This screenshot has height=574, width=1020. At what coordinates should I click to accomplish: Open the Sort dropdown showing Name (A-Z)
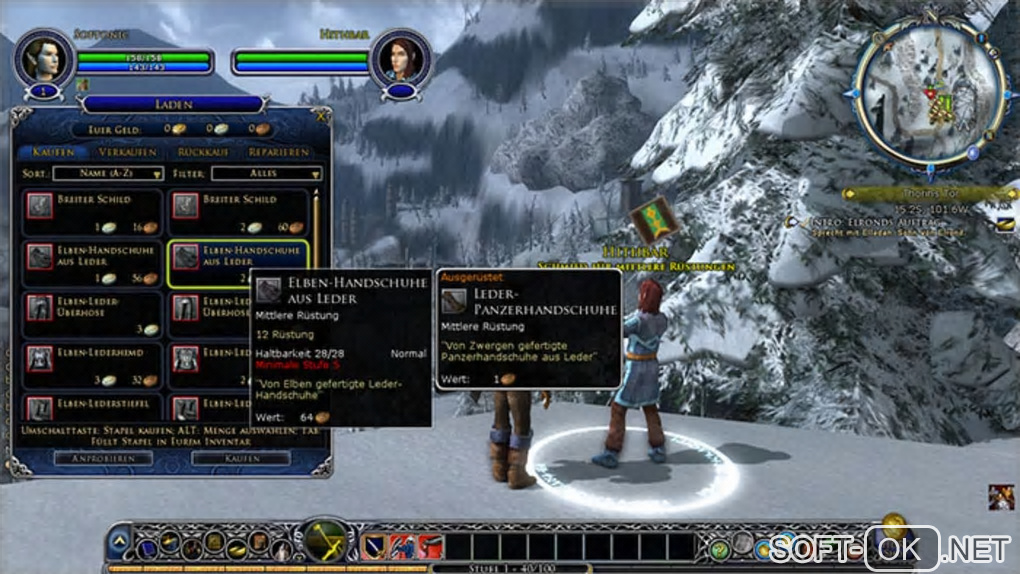point(108,174)
